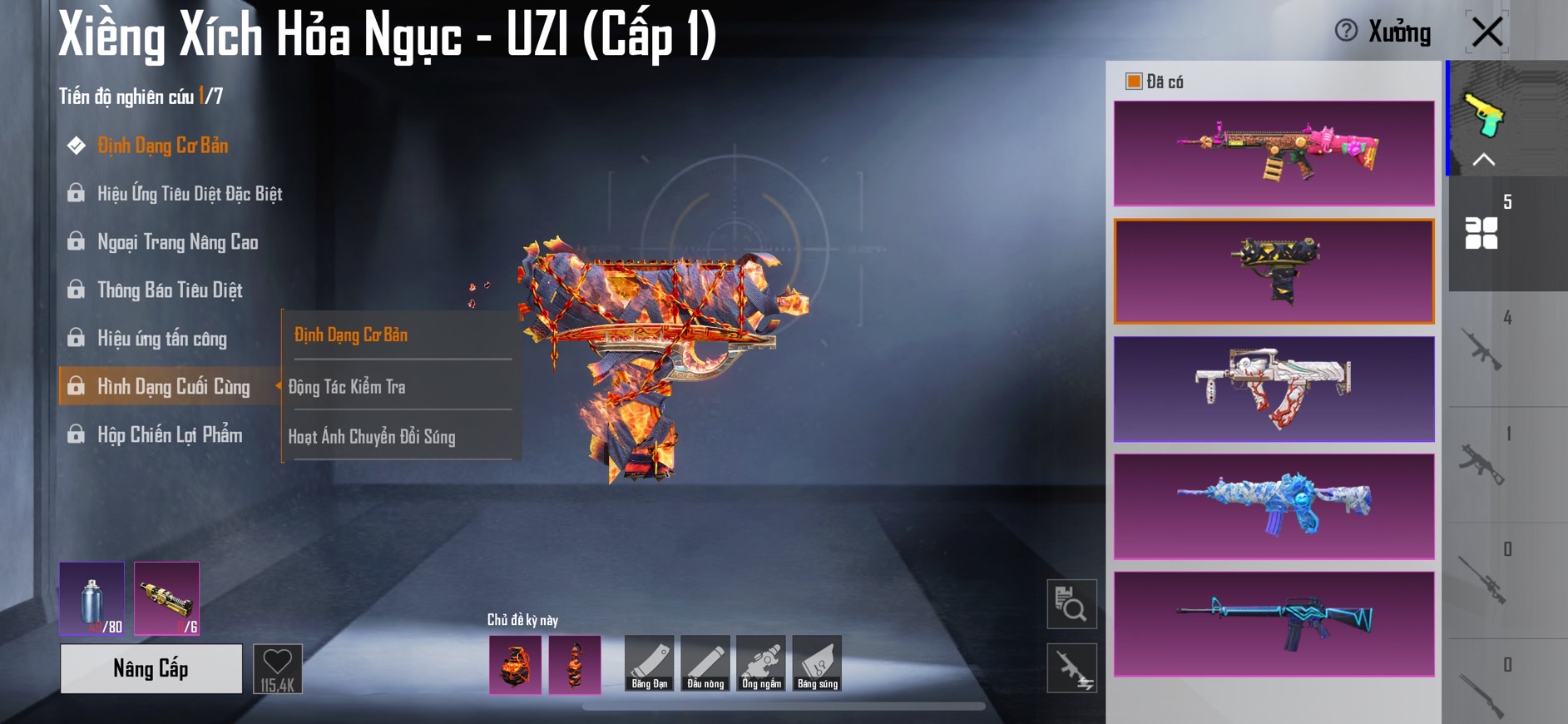Open the Xưởng help info
The height and width of the screenshot is (724, 1568).
click(x=1346, y=32)
